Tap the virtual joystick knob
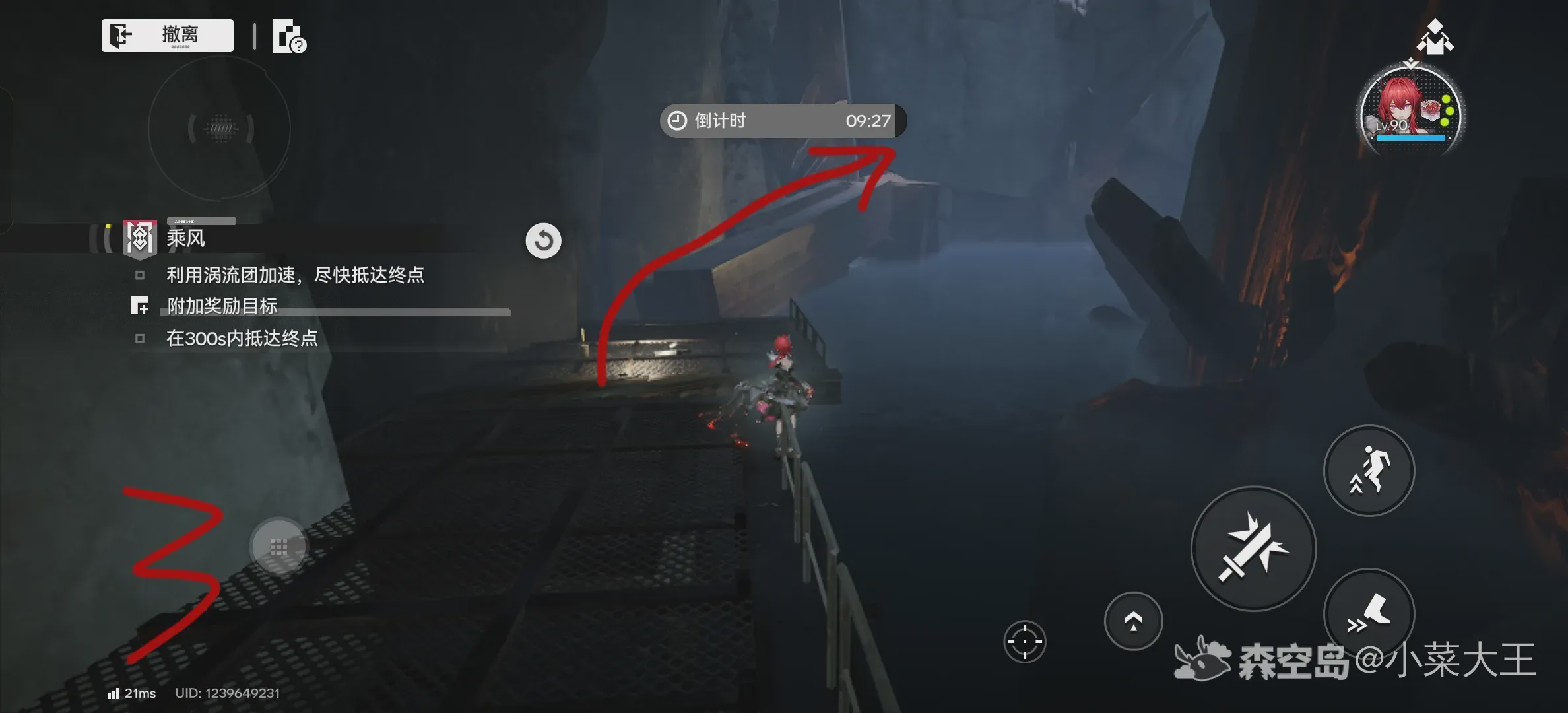 pyautogui.click(x=278, y=547)
